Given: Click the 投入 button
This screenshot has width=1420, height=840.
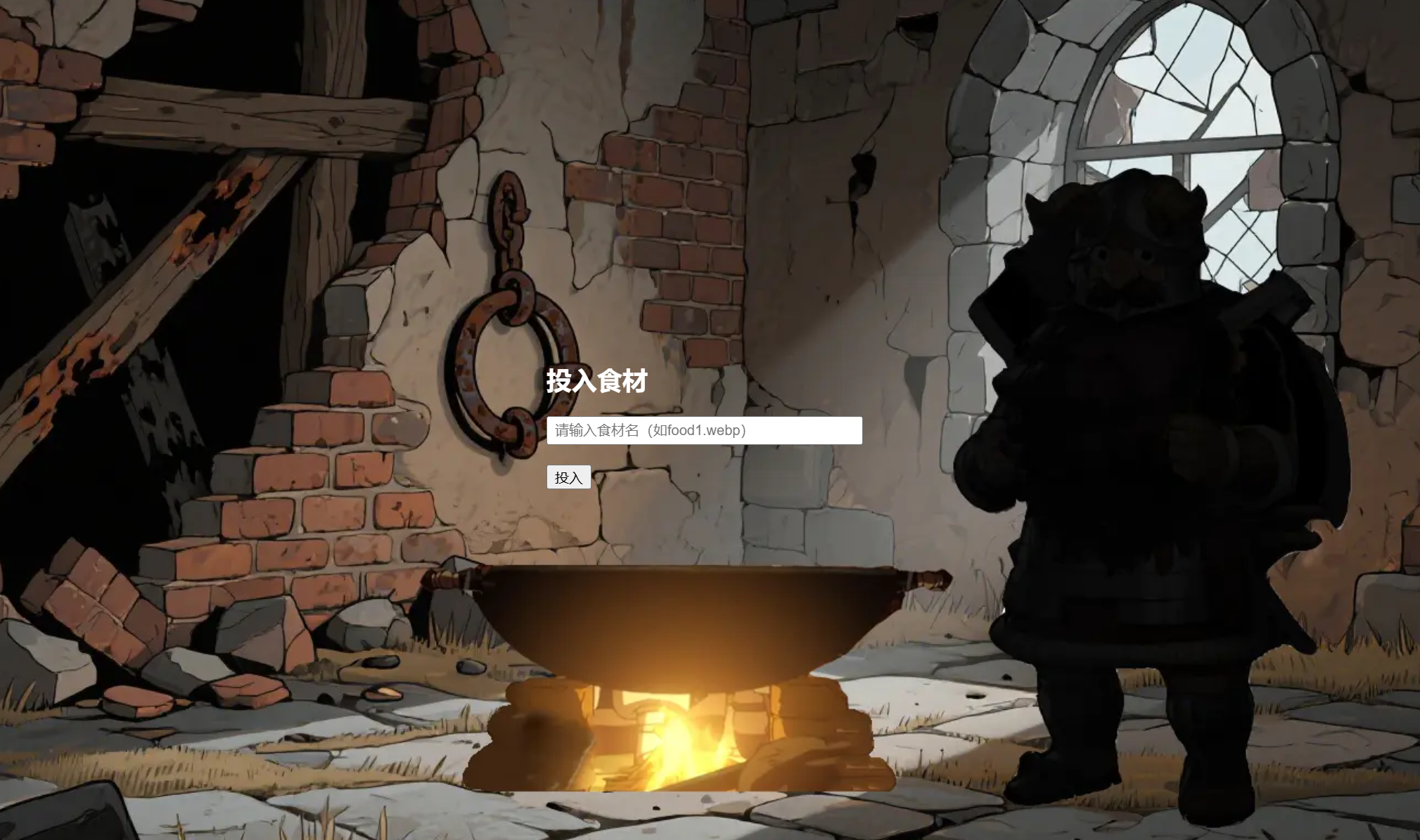Looking at the screenshot, I should (x=568, y=477).
